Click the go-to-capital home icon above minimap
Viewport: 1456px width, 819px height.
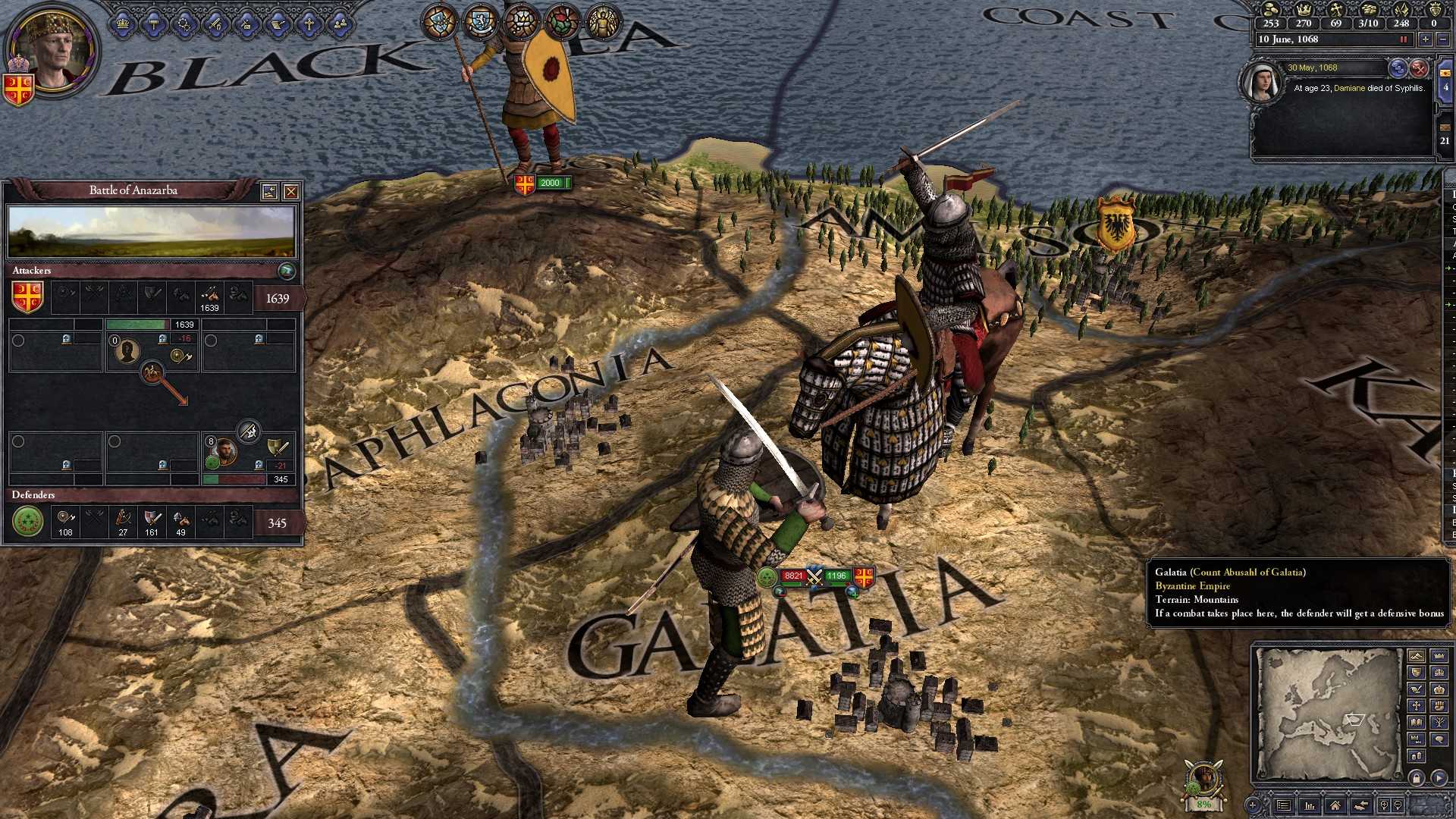[1336, 805]
